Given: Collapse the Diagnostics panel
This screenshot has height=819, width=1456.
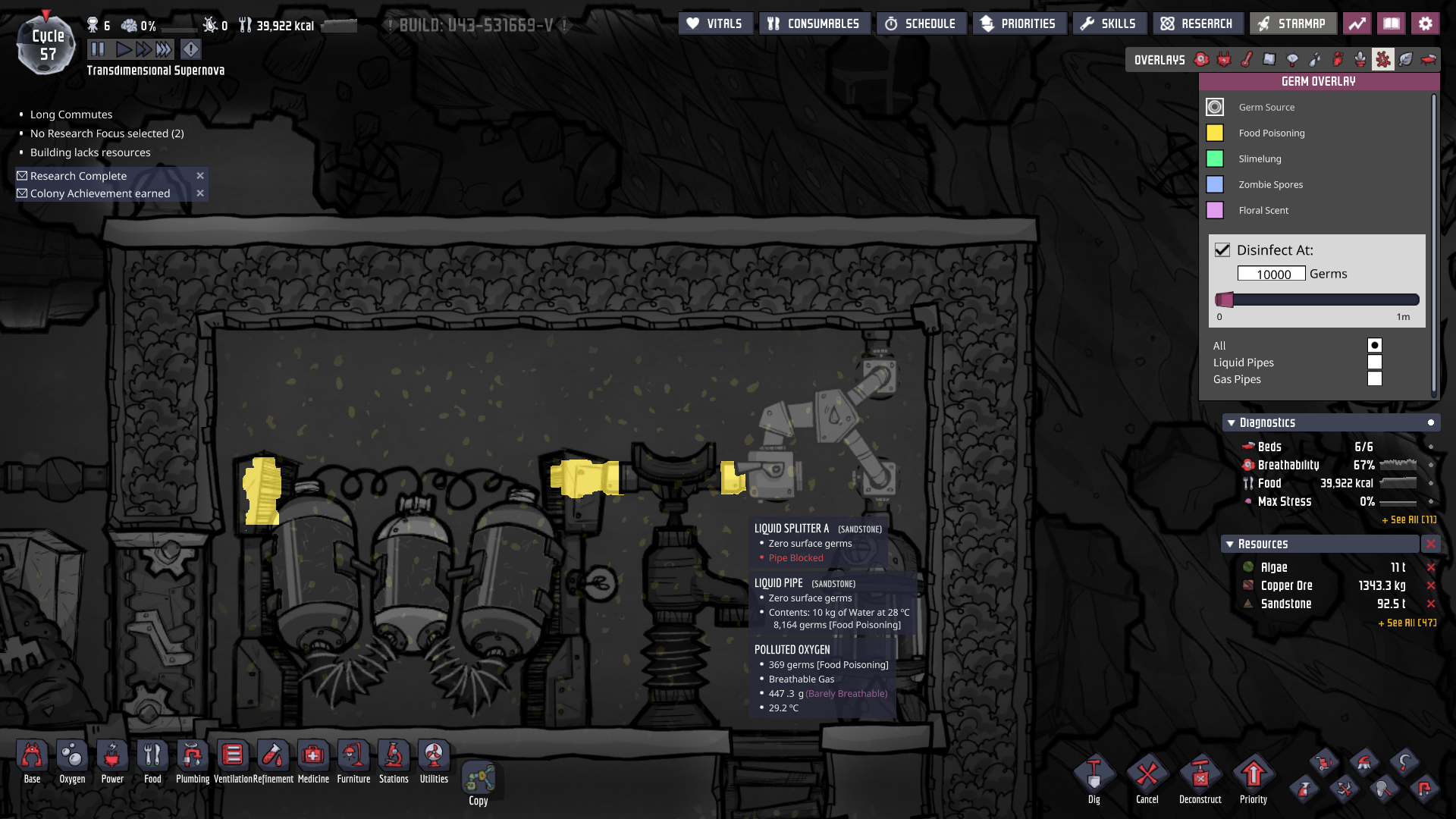Looking at the screenshot, I should [x=1230, y=423].
